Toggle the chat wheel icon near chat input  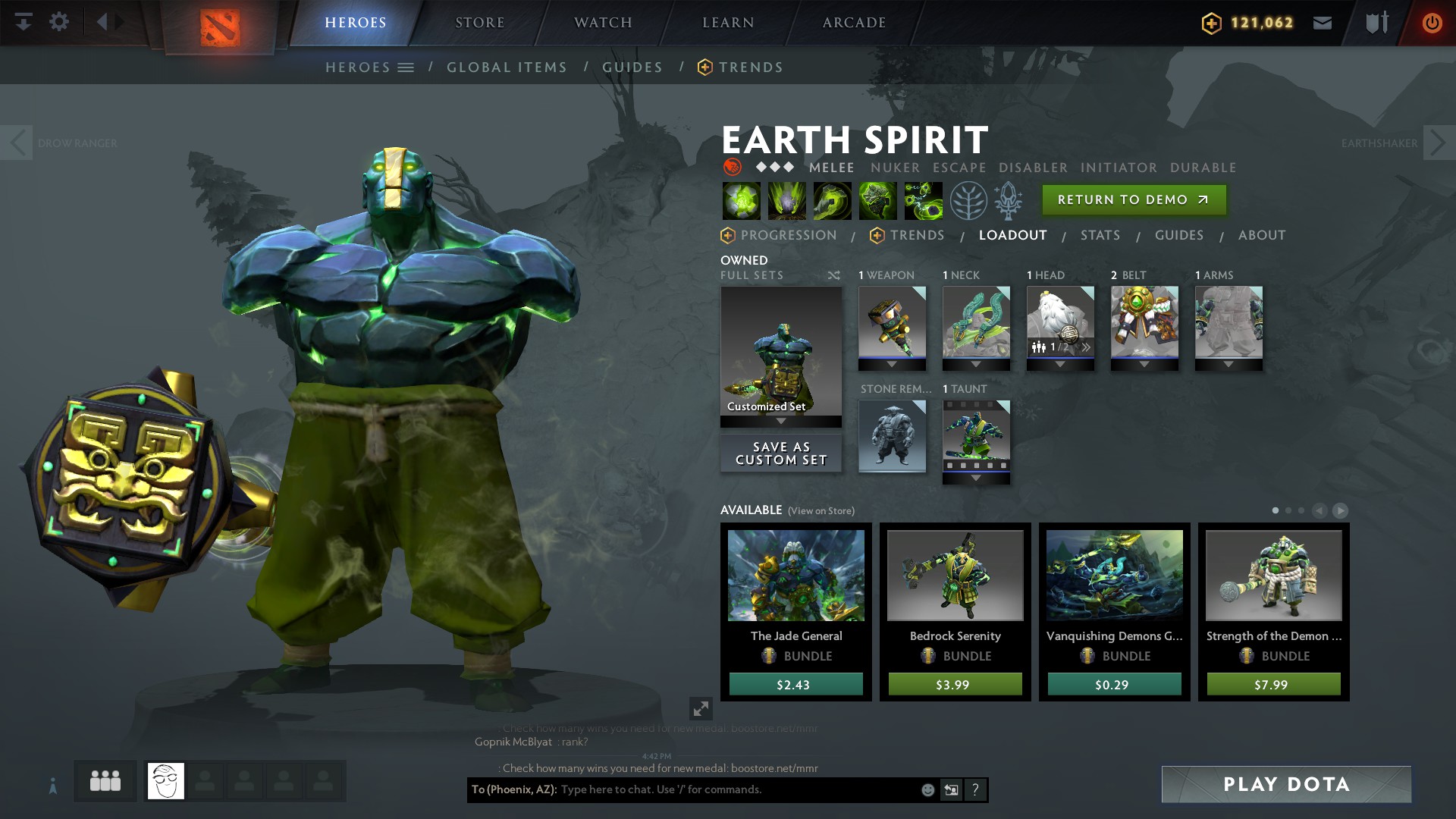[x=950, y=789]
